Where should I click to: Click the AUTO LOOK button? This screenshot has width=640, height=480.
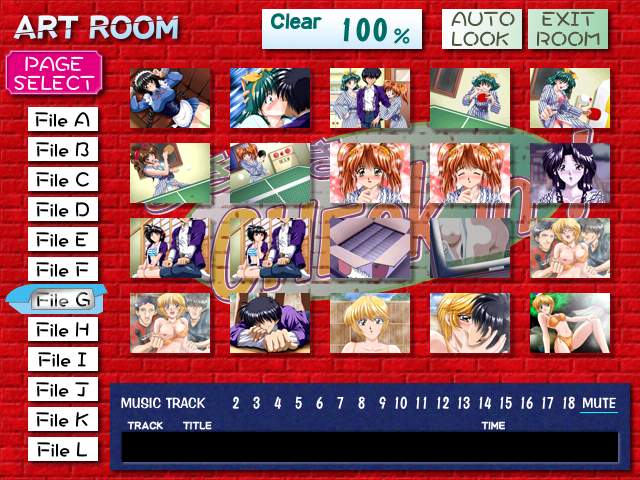(x=480, y=29)
